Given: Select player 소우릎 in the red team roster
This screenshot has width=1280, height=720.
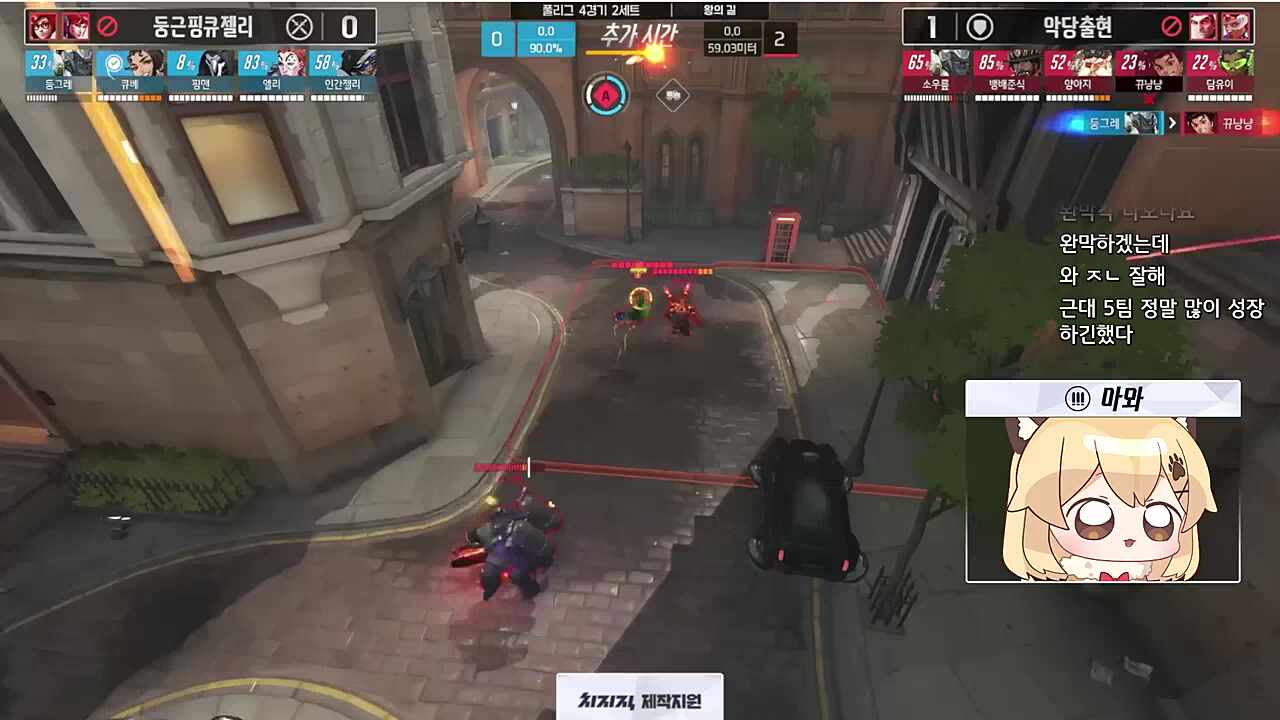Looking at the screenshot, I should pyautogui.click(x=936, y=72).
